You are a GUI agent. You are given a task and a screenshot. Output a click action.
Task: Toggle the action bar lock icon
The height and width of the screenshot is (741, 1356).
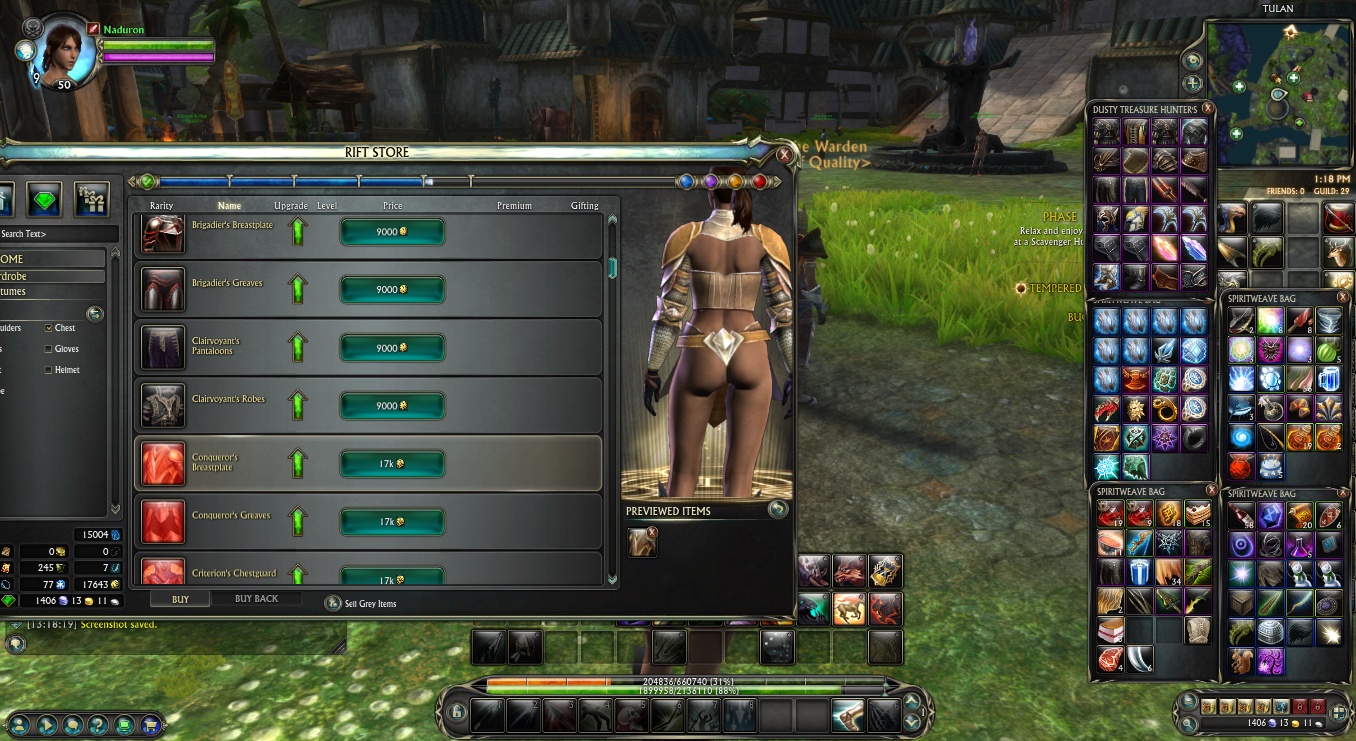(x=456, y=712)
